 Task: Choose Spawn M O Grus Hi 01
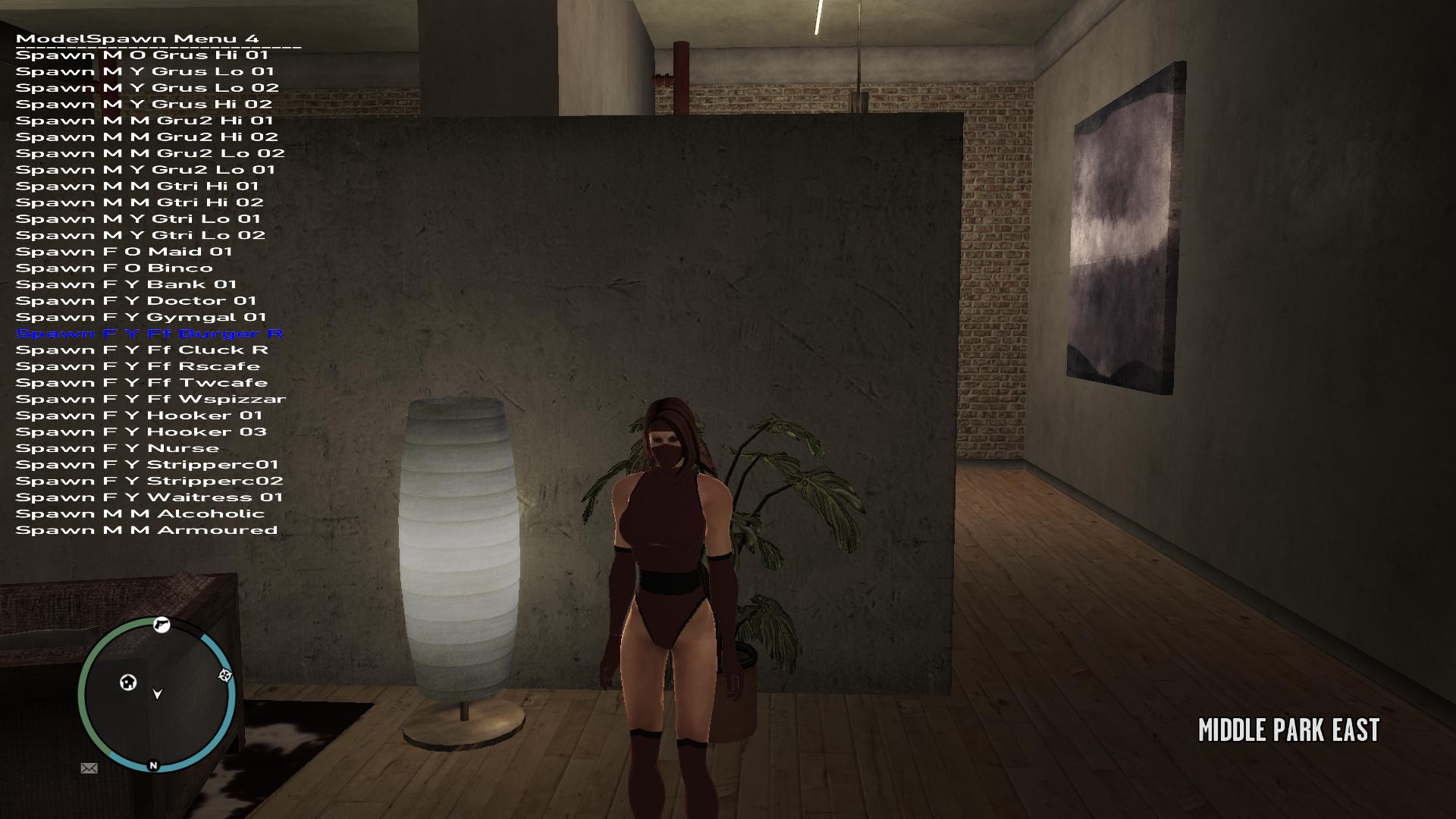[x=142, y=55]
